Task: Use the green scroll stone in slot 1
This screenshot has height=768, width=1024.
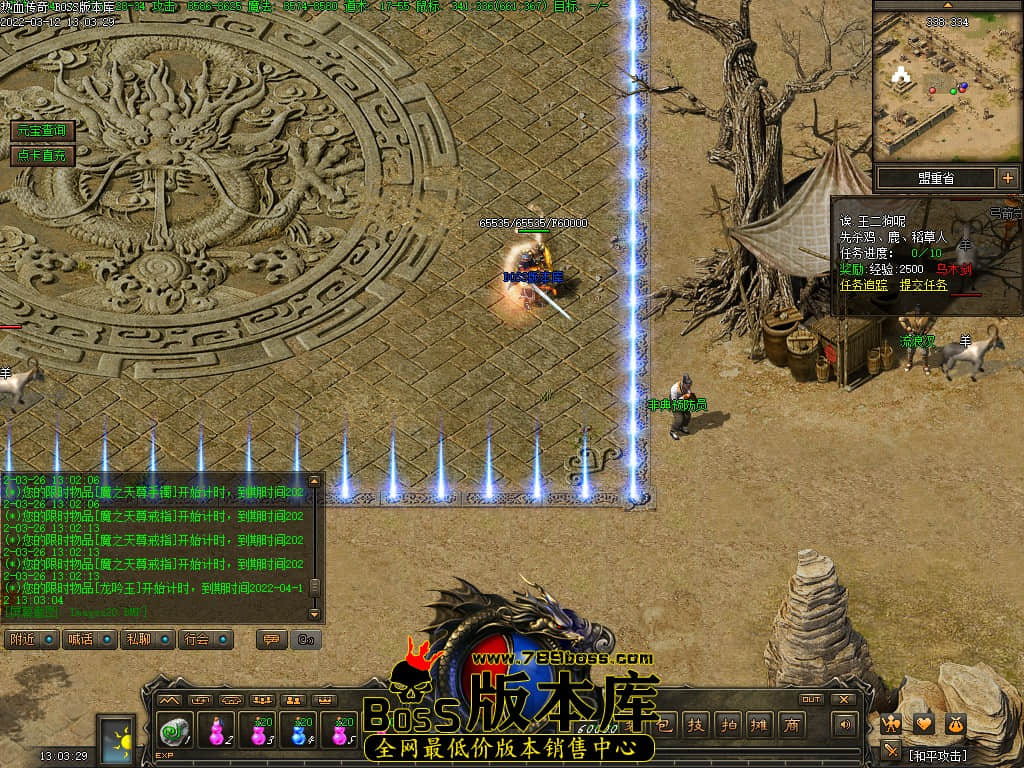Action: tap(173, 733)
